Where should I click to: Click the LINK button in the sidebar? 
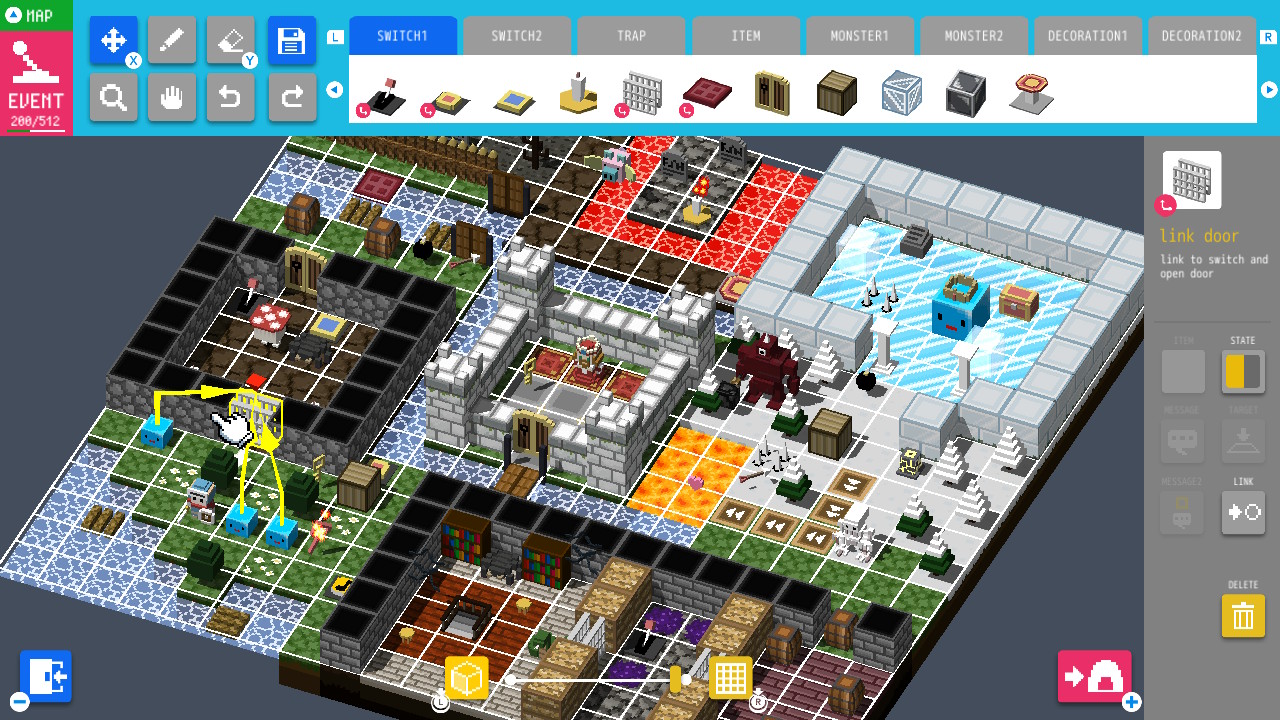(x=1242, y=512)
